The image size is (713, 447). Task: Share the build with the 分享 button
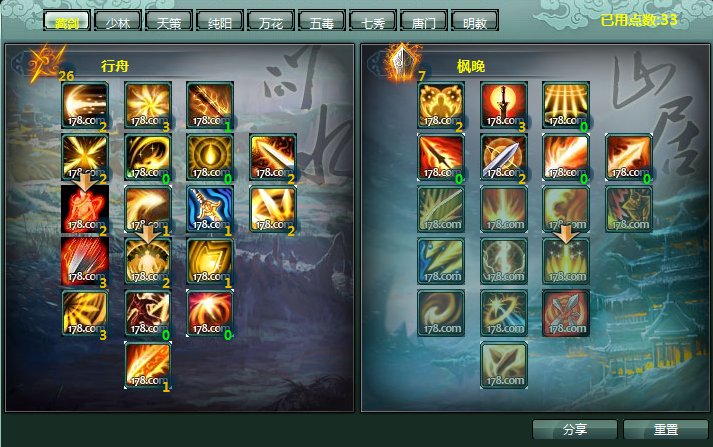pyautogui.click(x=574, y=429)
